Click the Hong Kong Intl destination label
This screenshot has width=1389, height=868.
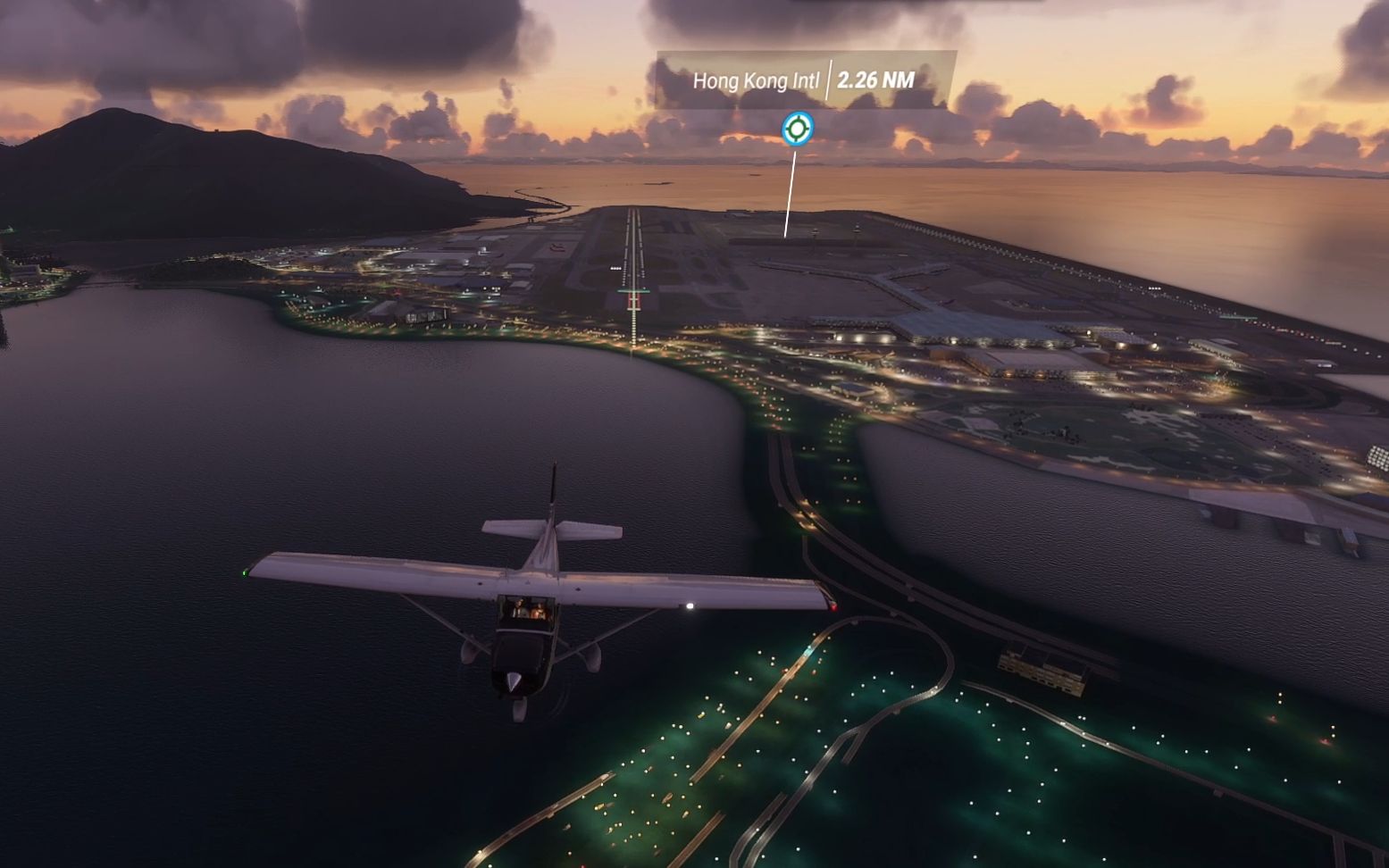tap(756, 80)
